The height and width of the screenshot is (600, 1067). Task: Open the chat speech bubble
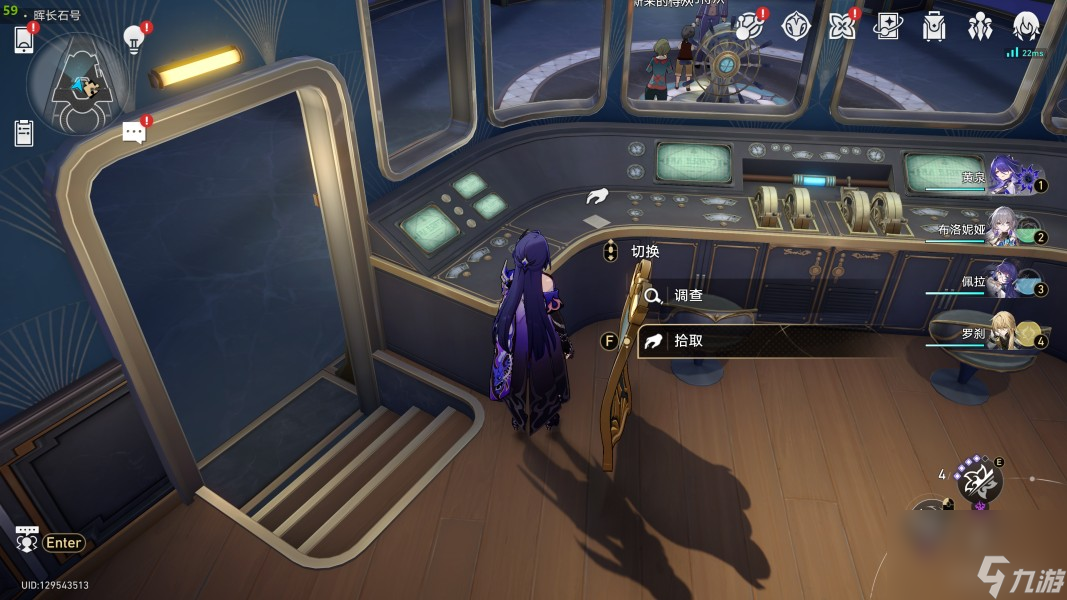134,131
